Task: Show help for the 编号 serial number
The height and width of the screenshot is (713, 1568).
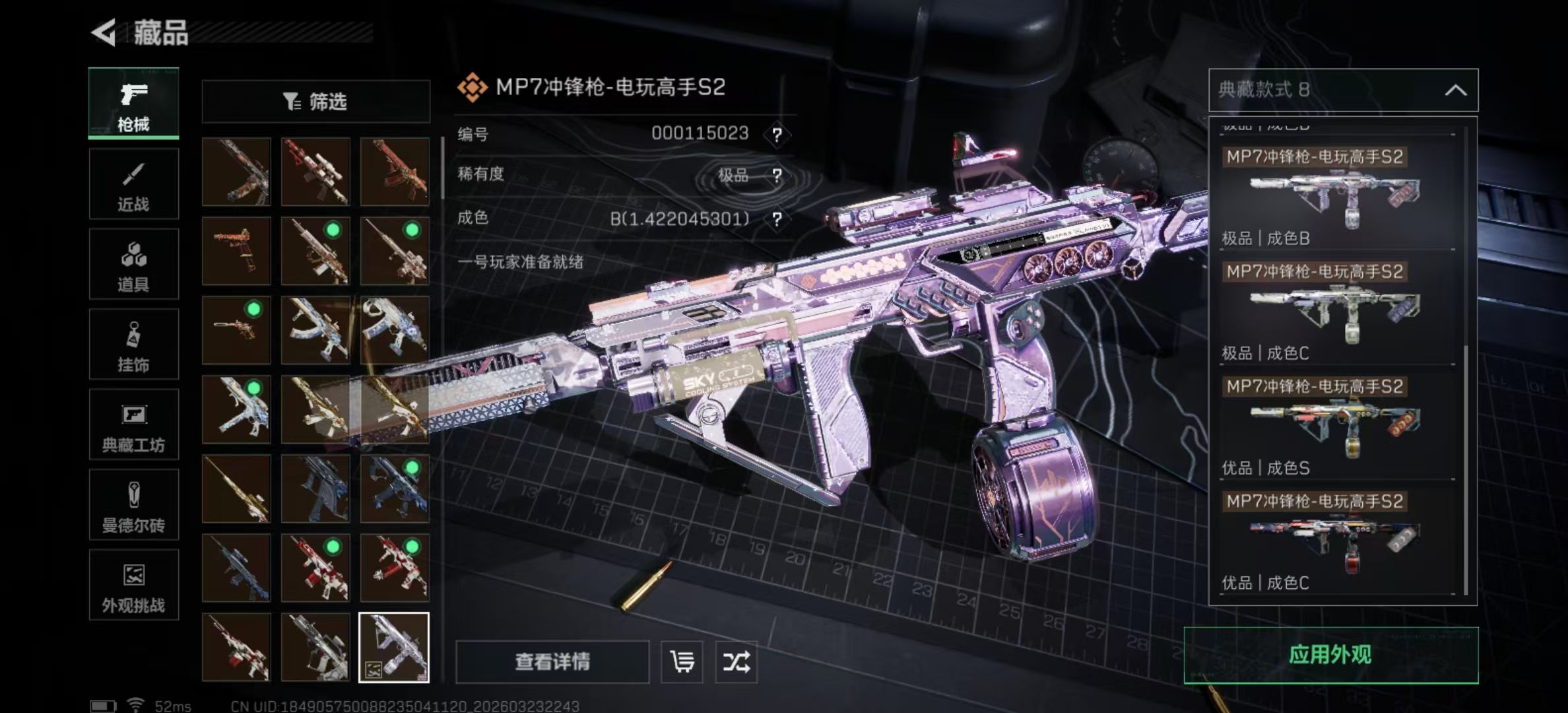Action: pos(777,135)
